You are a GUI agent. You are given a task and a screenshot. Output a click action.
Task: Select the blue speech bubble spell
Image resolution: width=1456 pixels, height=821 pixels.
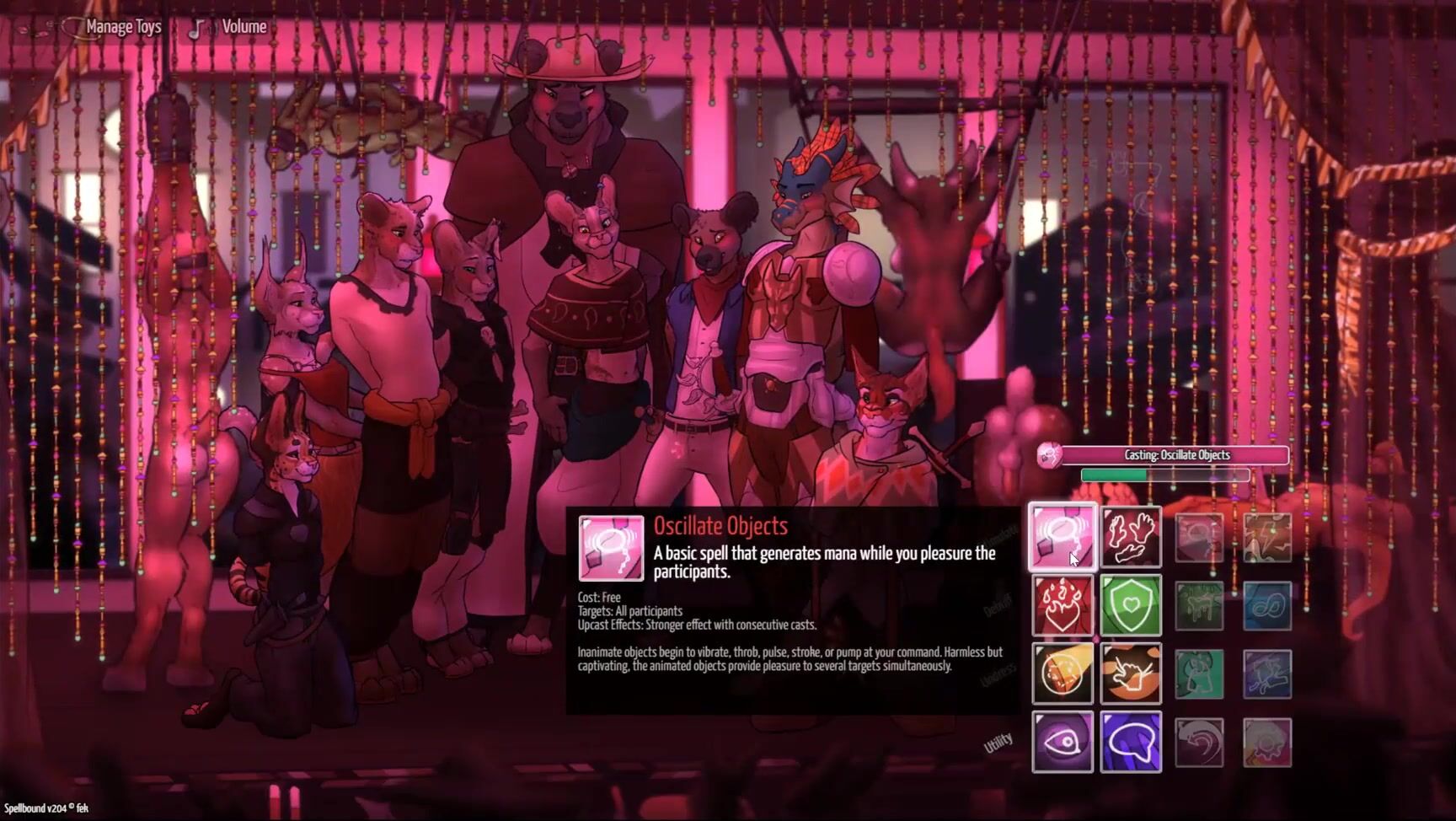1131,742
